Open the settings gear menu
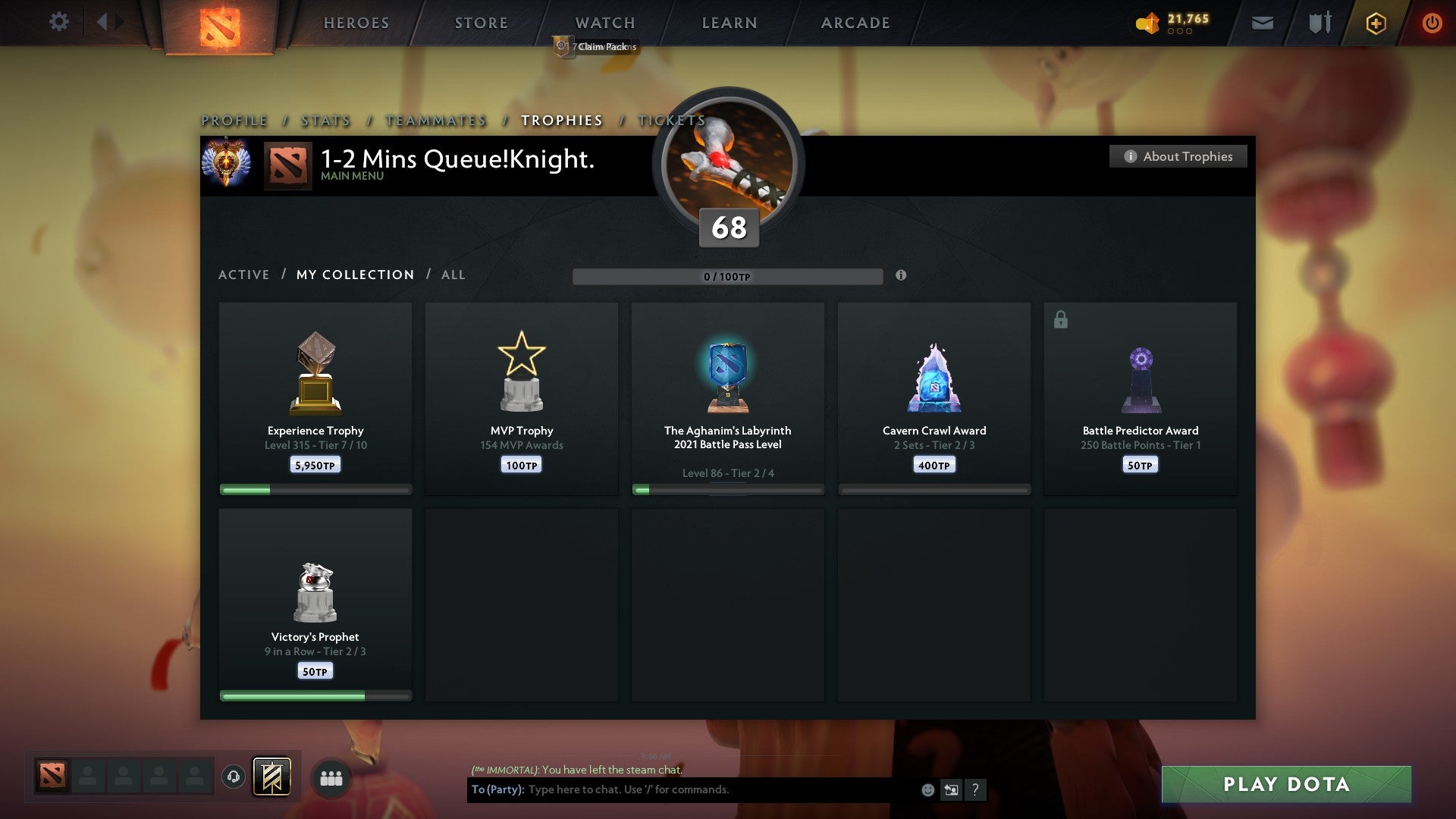Screen dimensions: 1456x819 tap(58, 22)
